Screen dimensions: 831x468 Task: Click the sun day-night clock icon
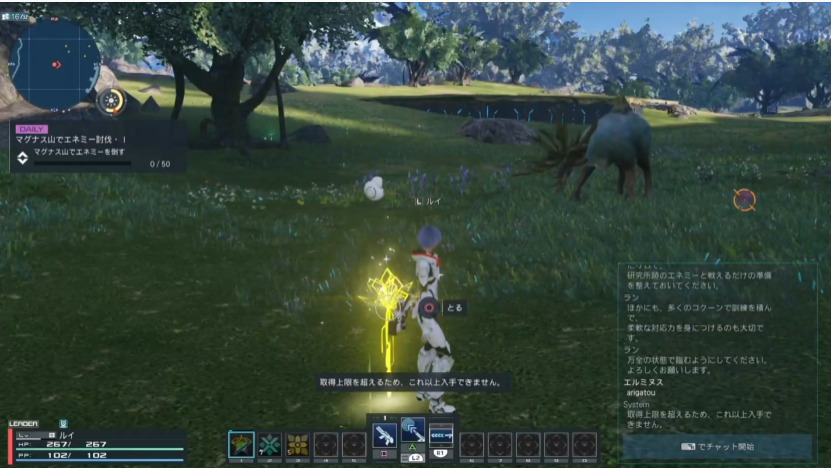112,100
